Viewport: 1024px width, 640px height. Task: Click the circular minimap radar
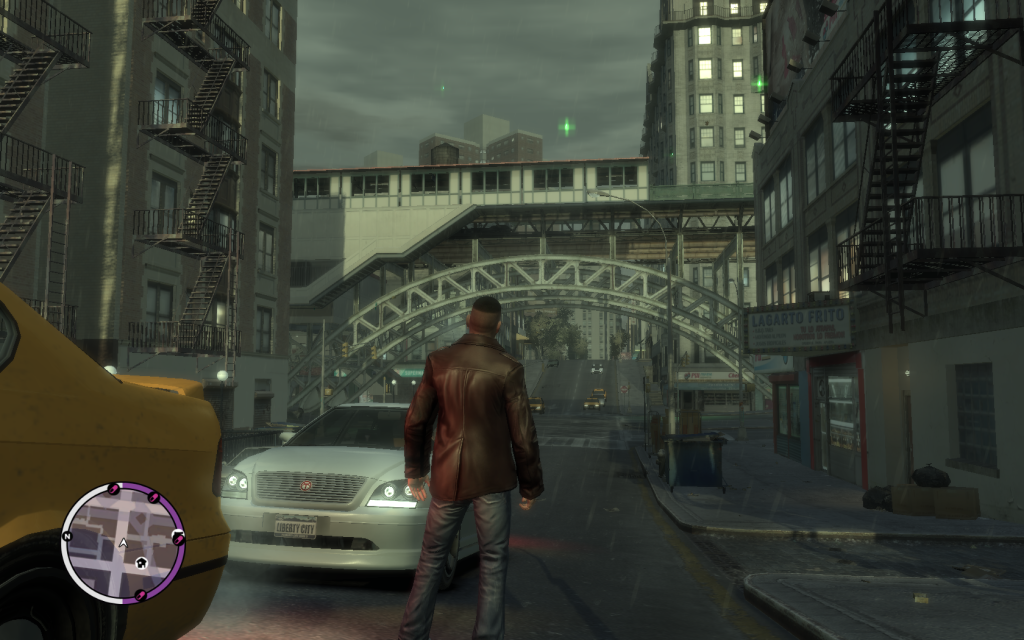point(122,542)
